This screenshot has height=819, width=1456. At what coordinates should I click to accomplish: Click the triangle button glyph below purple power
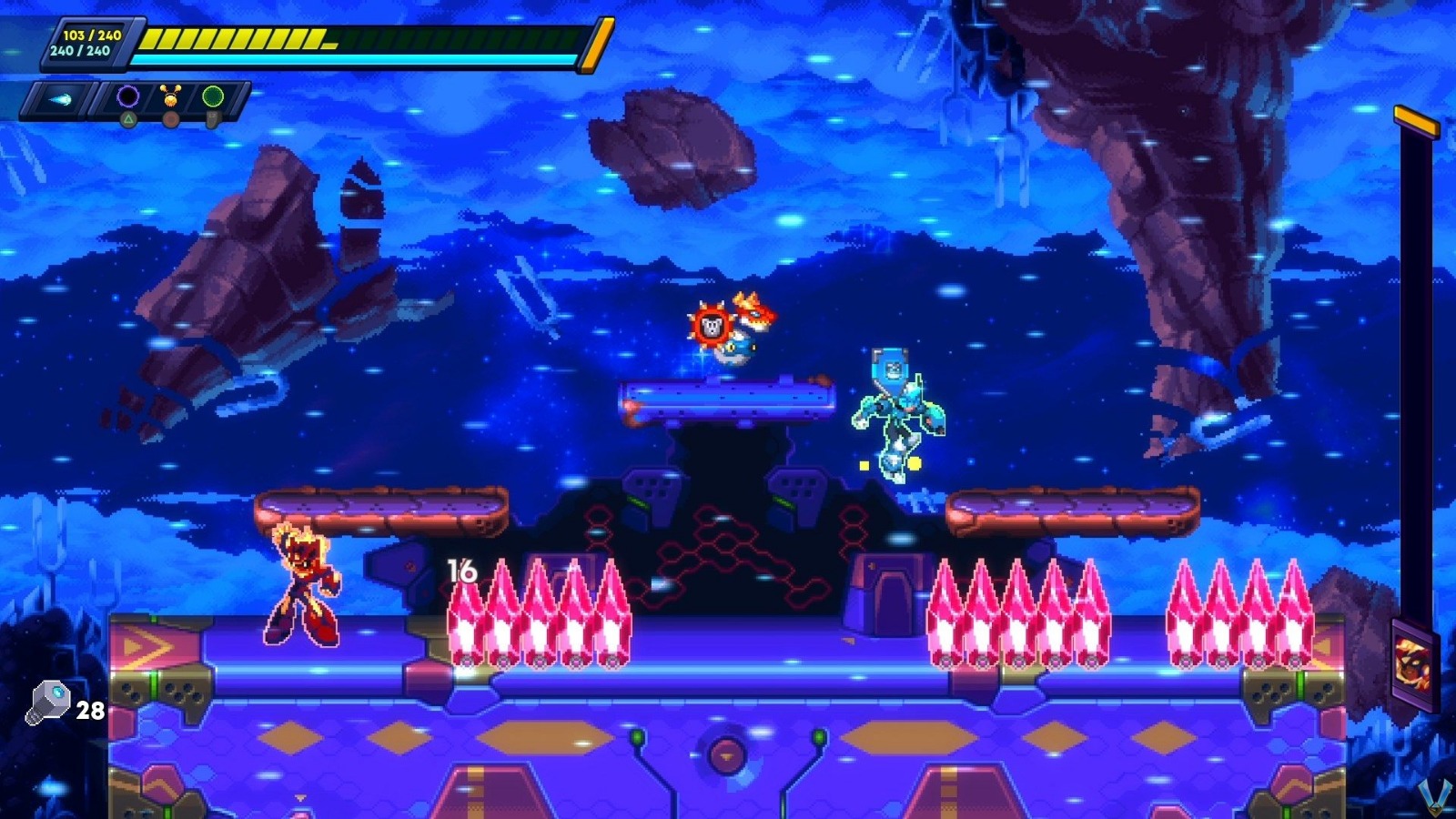pos(128,119)
